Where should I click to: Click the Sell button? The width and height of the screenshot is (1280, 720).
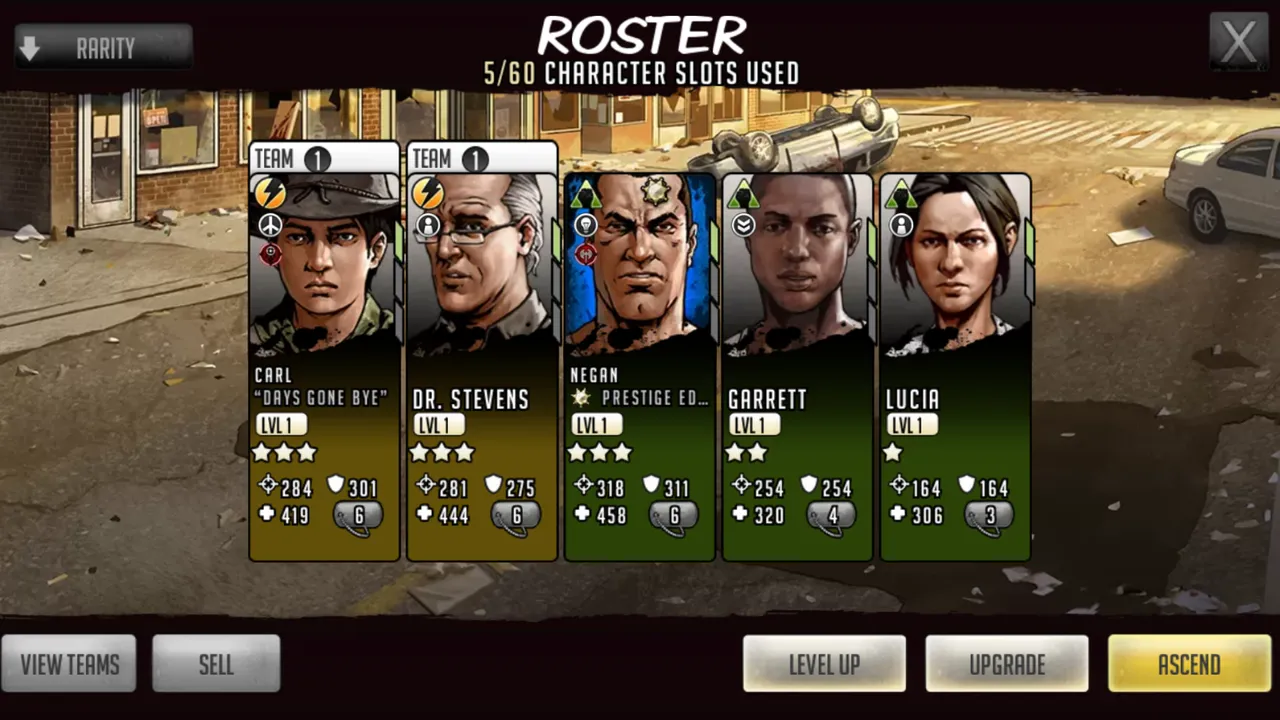(216, 664)
